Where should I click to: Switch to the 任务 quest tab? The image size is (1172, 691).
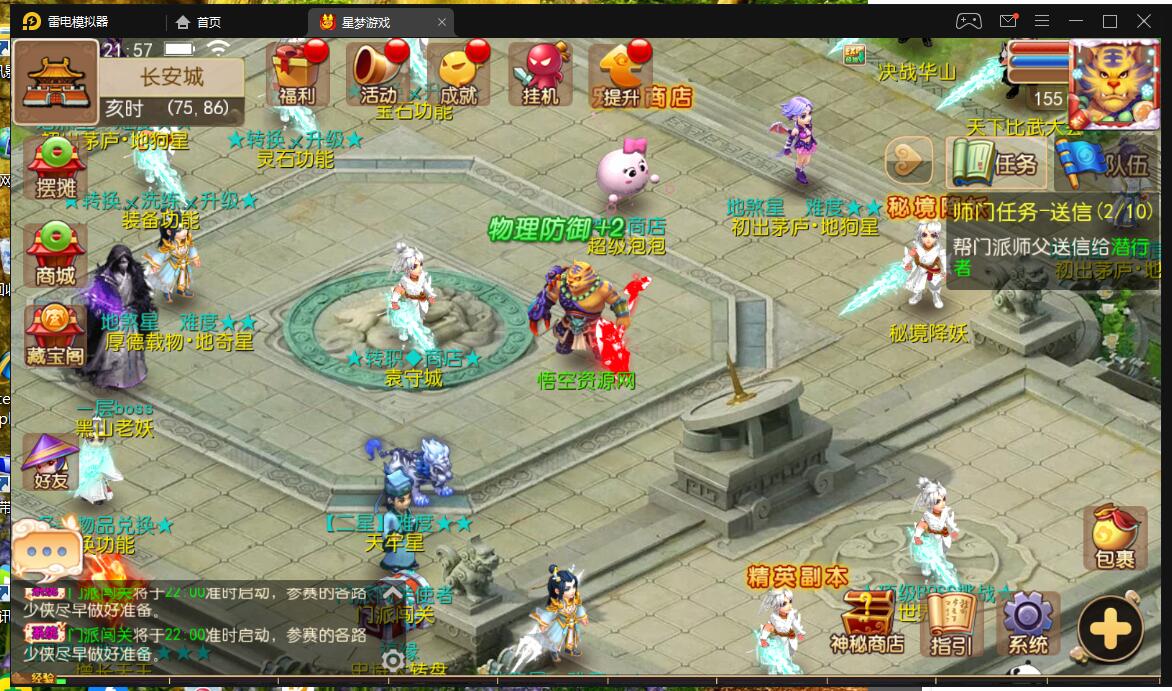tap(996, 160)
